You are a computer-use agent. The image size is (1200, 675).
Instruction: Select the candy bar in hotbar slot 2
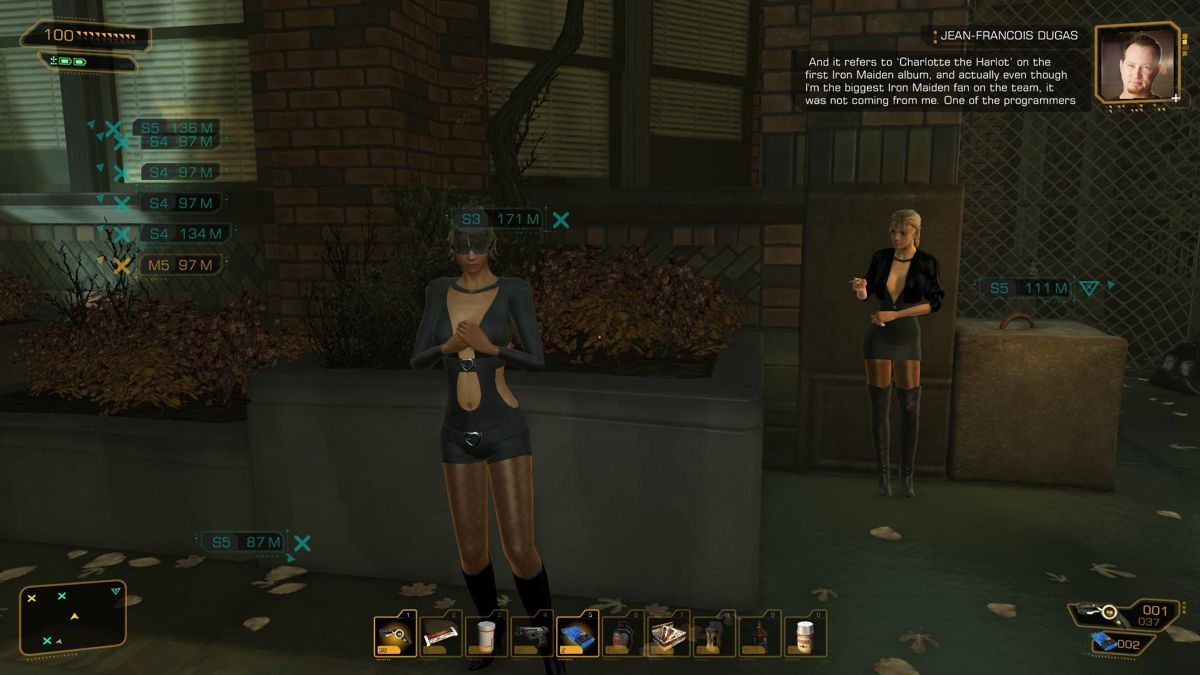pyautogui.click(x=441, y=634)
